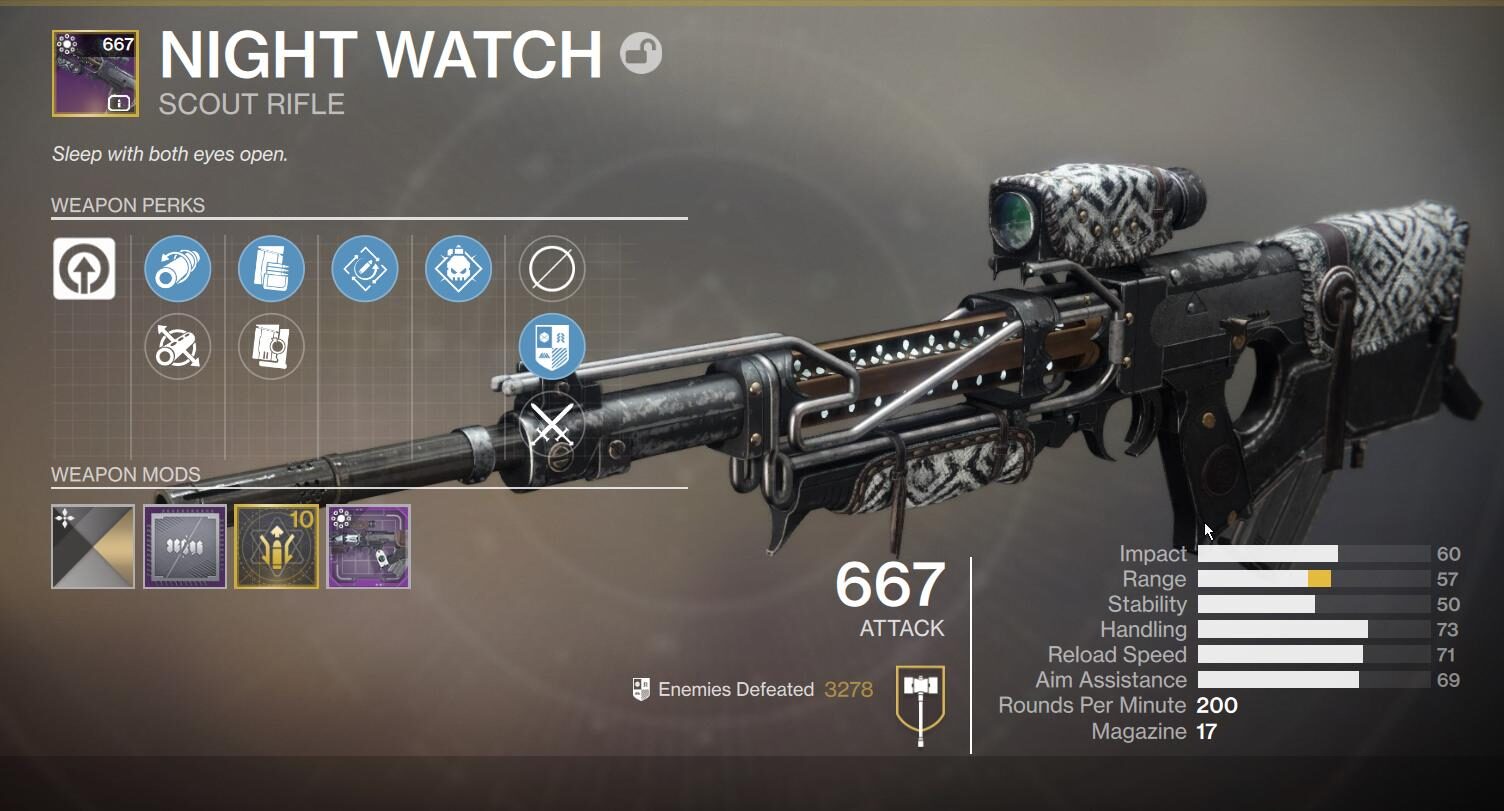Screen dimensions: 1504x811
Task: Open the default shader slot
Action: pos(93,546)
